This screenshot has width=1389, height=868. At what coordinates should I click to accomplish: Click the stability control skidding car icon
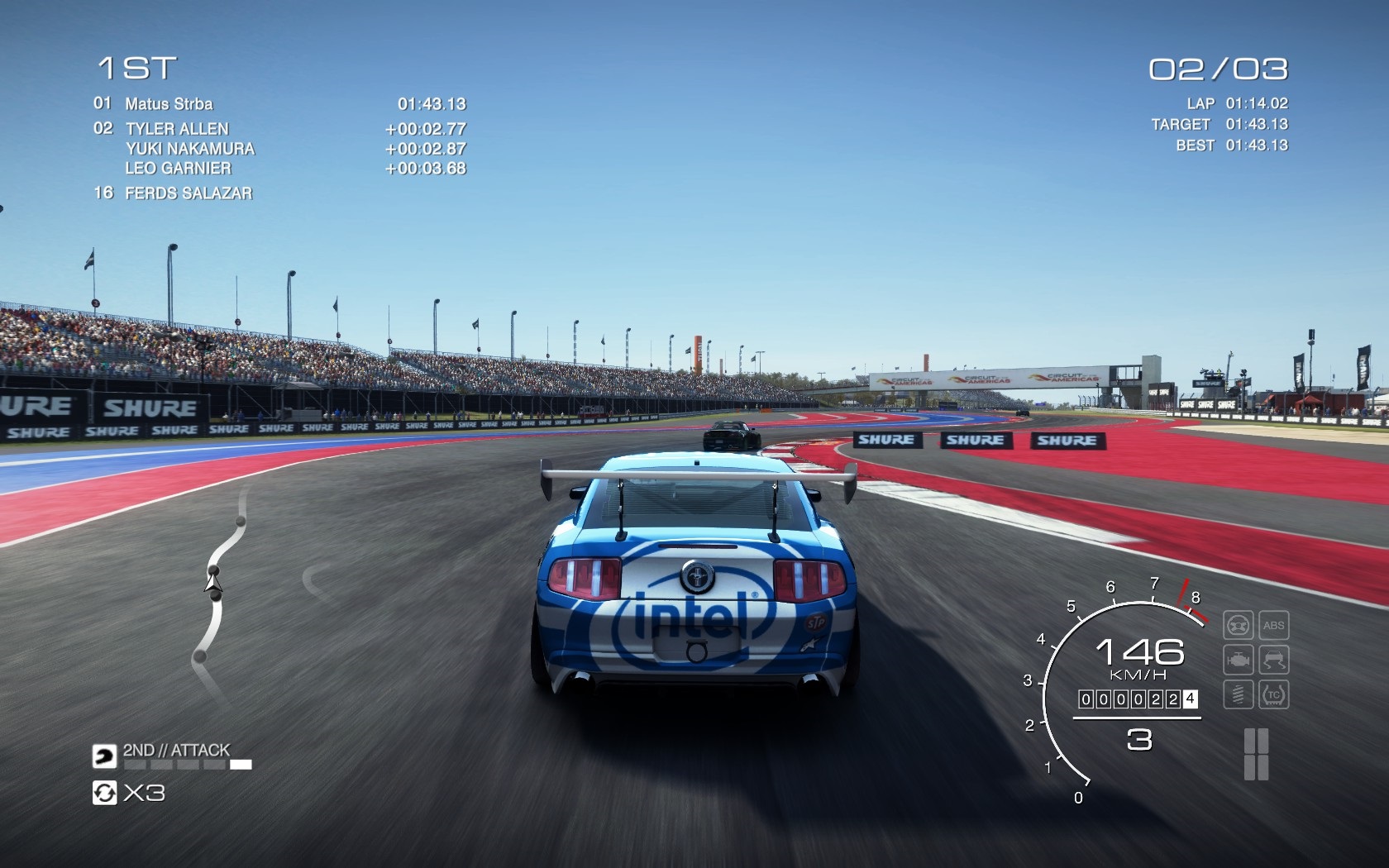coord(1273,660)
